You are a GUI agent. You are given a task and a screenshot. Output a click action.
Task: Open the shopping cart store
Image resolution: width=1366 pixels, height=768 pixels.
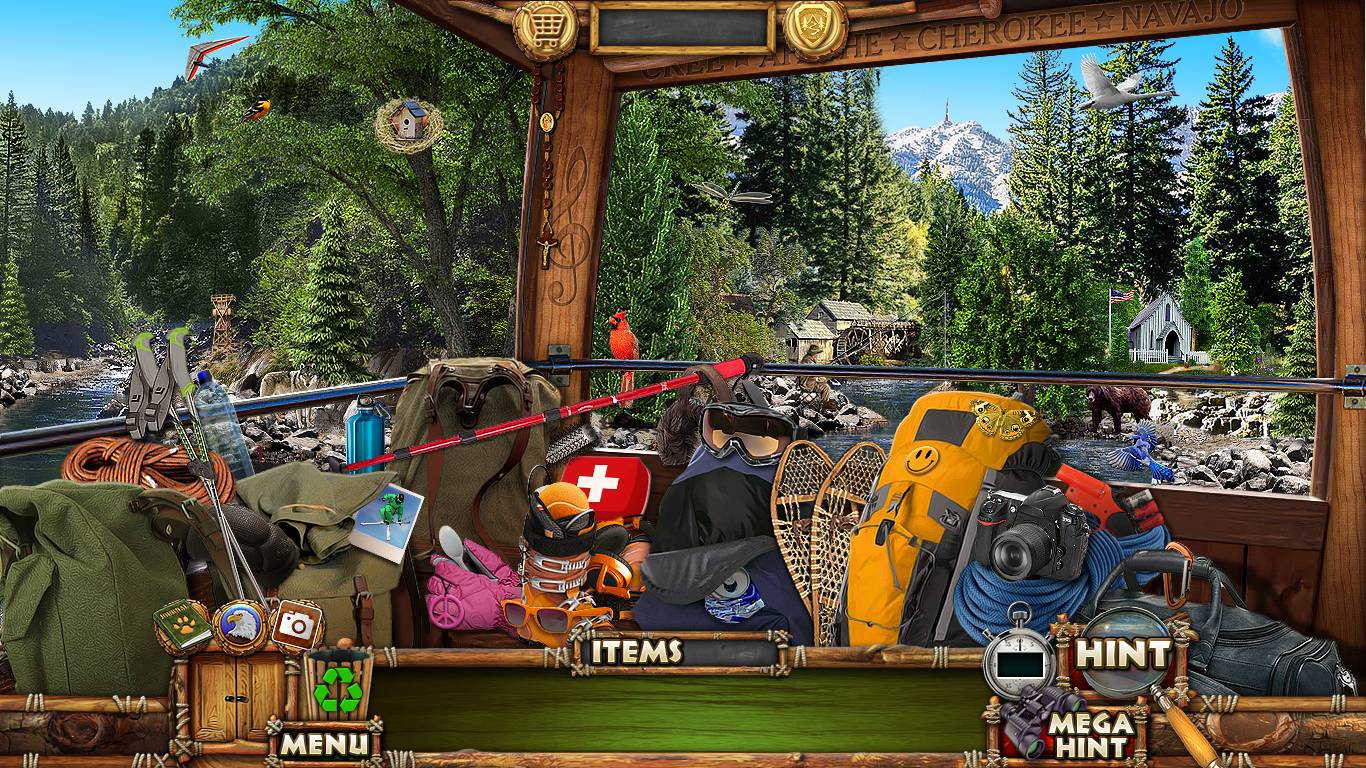546,27
